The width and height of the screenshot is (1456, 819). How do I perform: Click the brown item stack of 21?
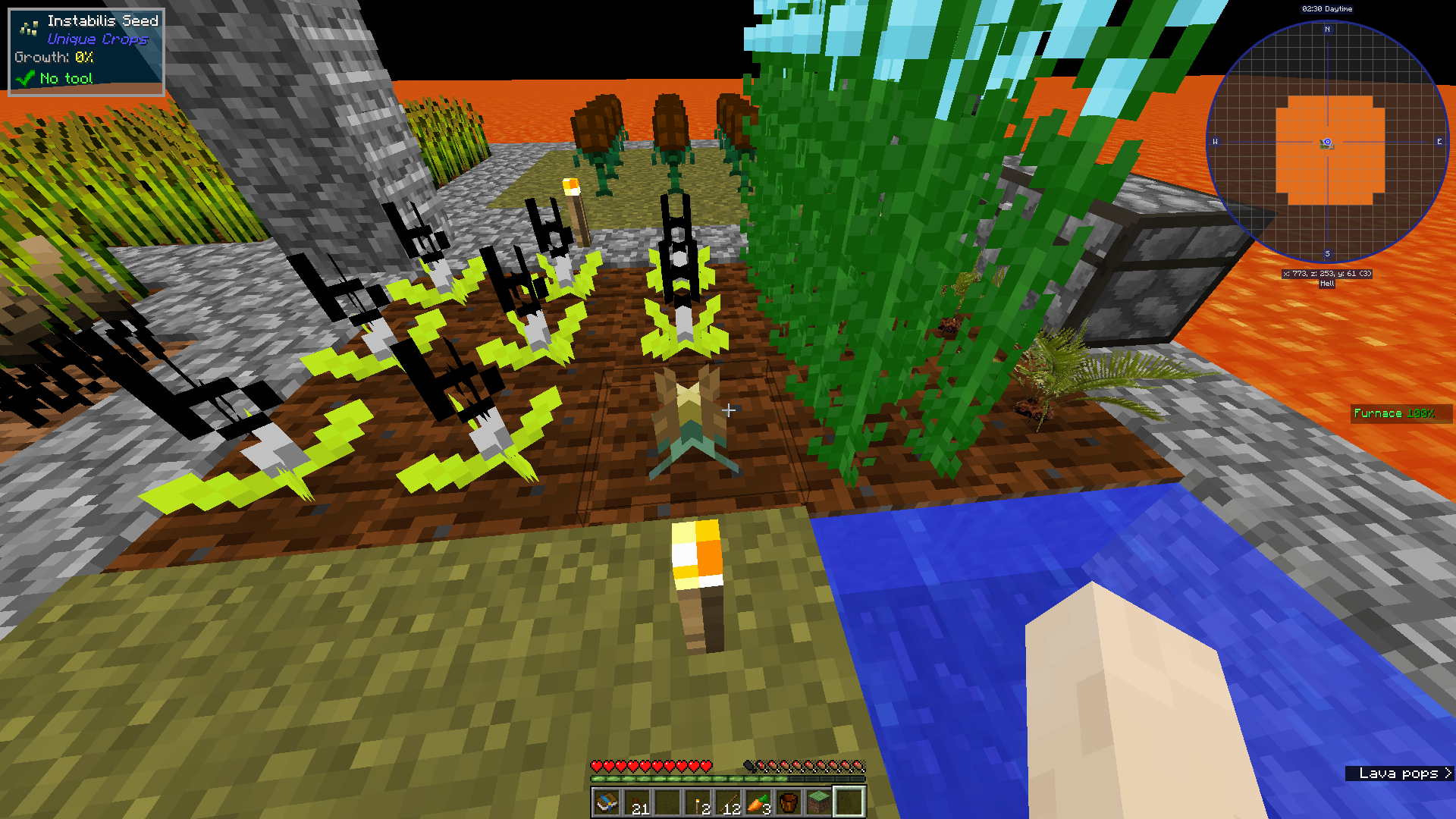click(637, 802)
